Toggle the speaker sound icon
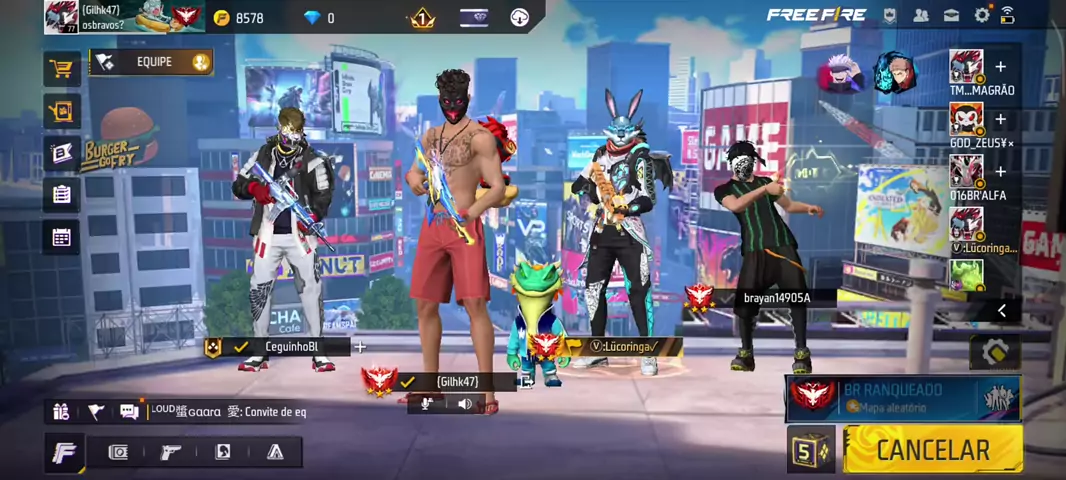Viewport: 1066px width, 480px height. point(465,404)
